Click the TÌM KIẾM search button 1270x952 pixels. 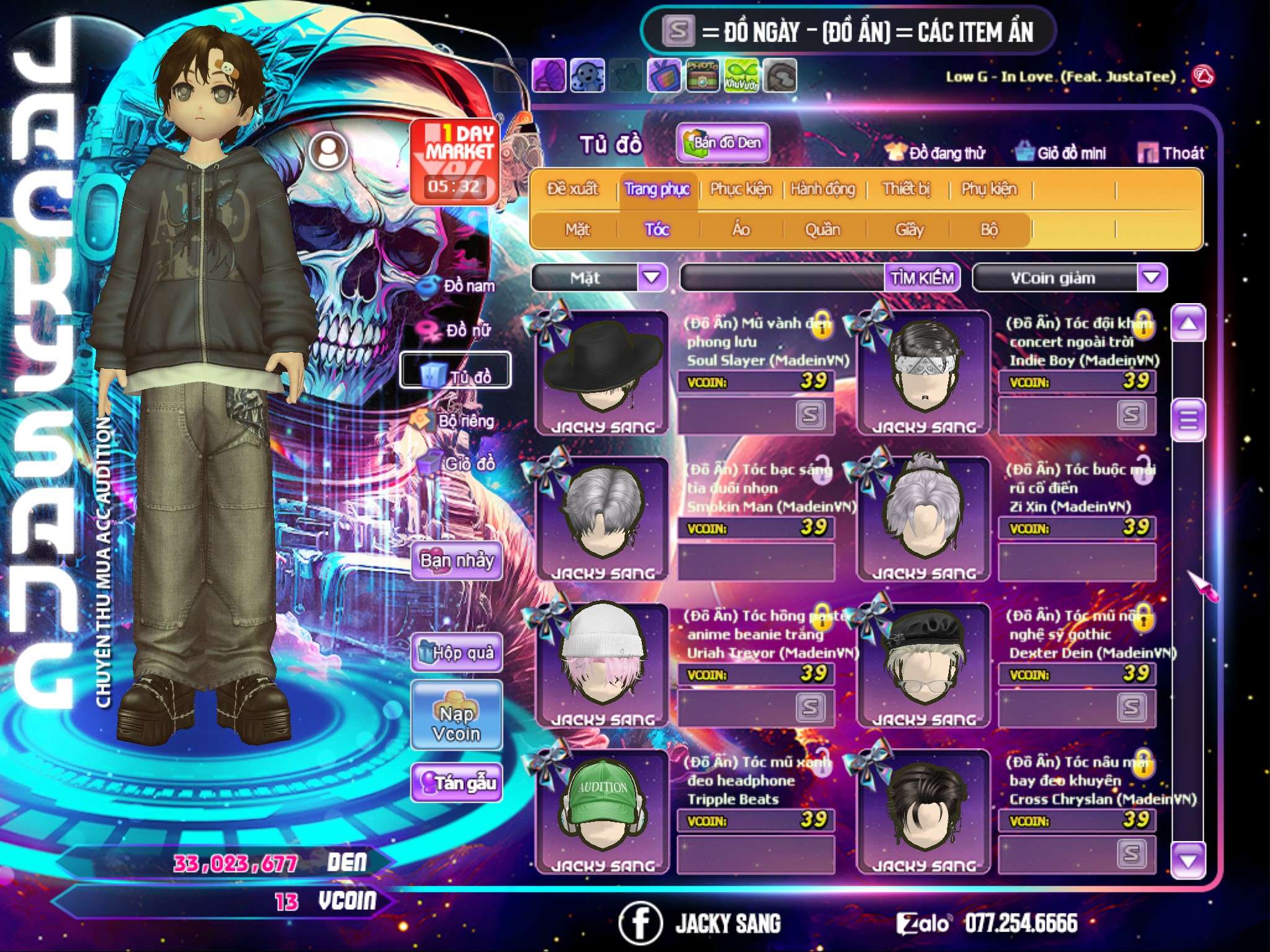click(922, 278)
